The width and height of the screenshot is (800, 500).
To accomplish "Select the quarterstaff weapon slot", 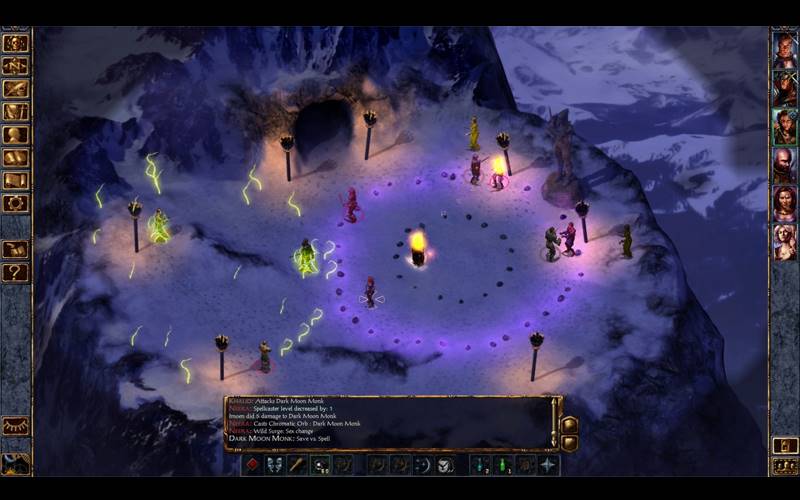I will [297, 465].
